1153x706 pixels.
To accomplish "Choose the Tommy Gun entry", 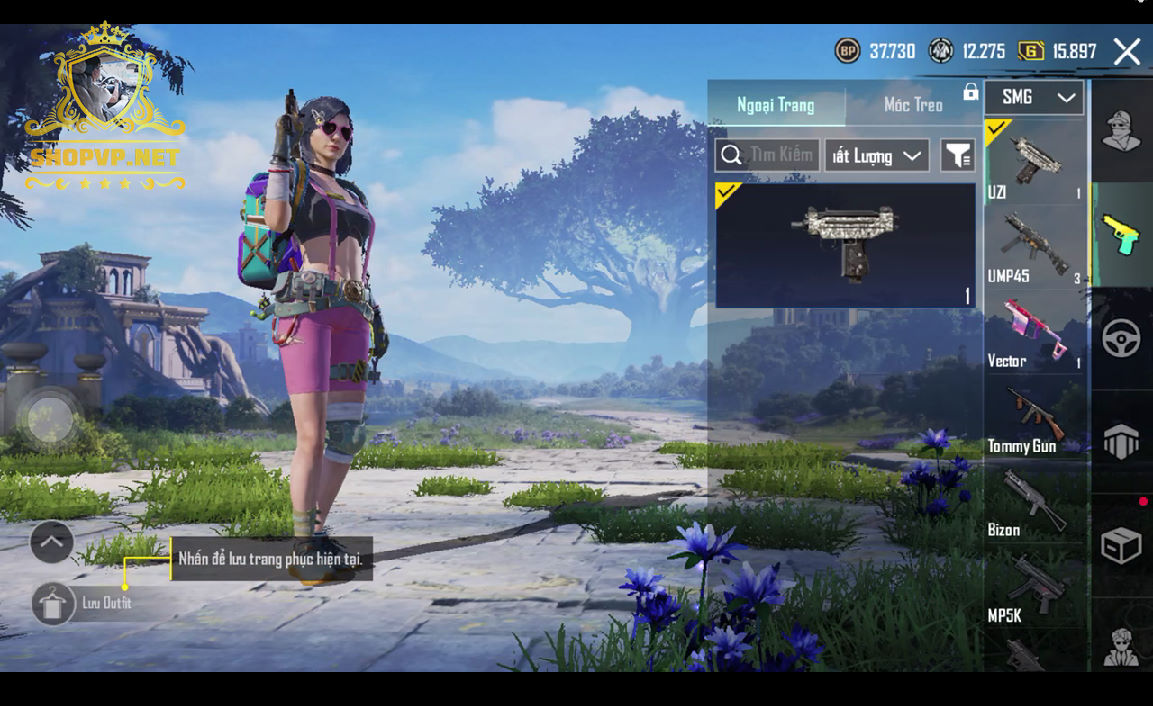I will click(x=1034, y=419).
